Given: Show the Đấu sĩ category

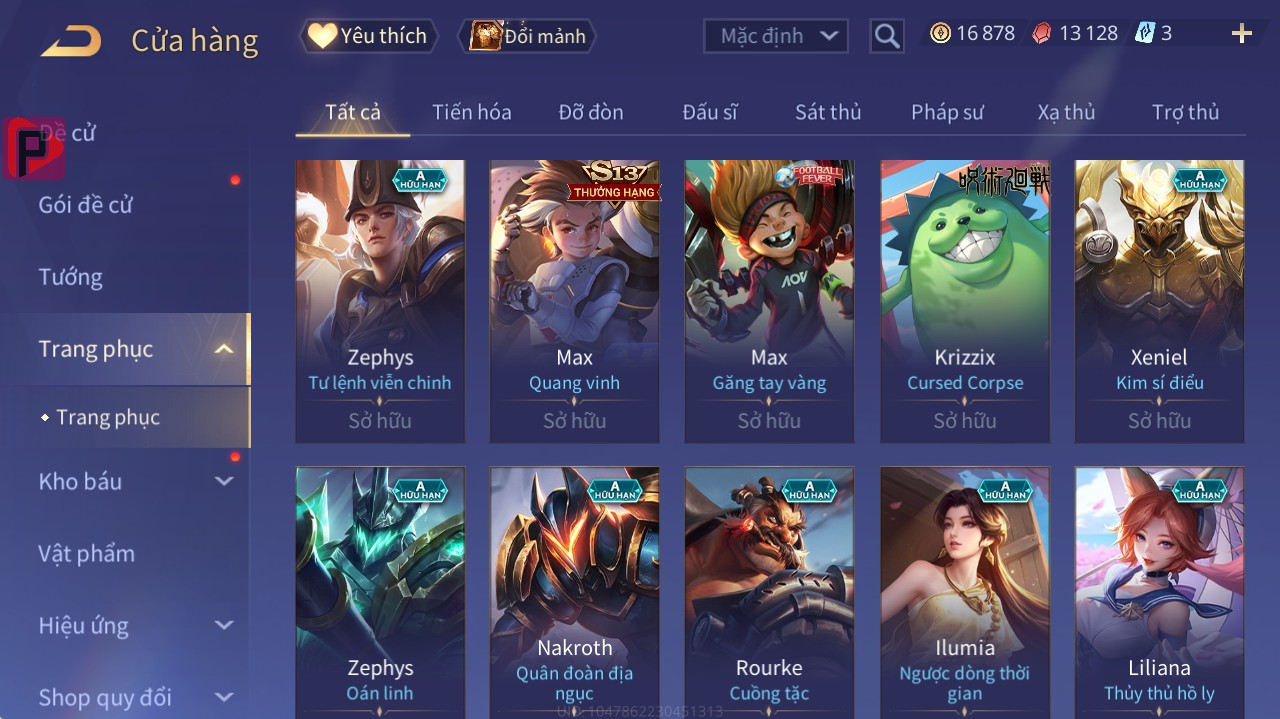Looking at the screenshot, I should coord(709,112).
